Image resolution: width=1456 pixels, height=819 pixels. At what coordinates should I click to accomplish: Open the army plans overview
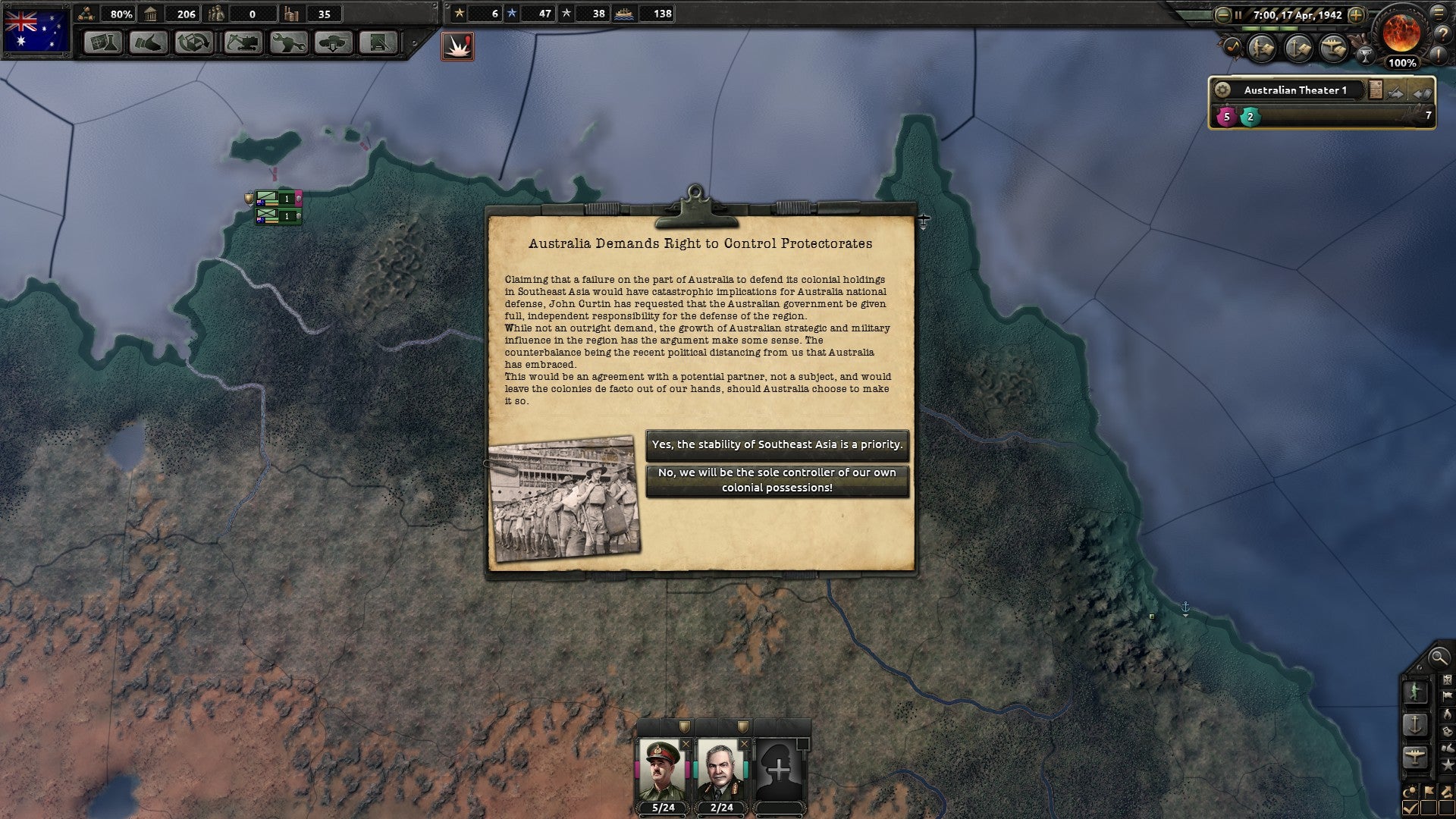click(1260, 47)
